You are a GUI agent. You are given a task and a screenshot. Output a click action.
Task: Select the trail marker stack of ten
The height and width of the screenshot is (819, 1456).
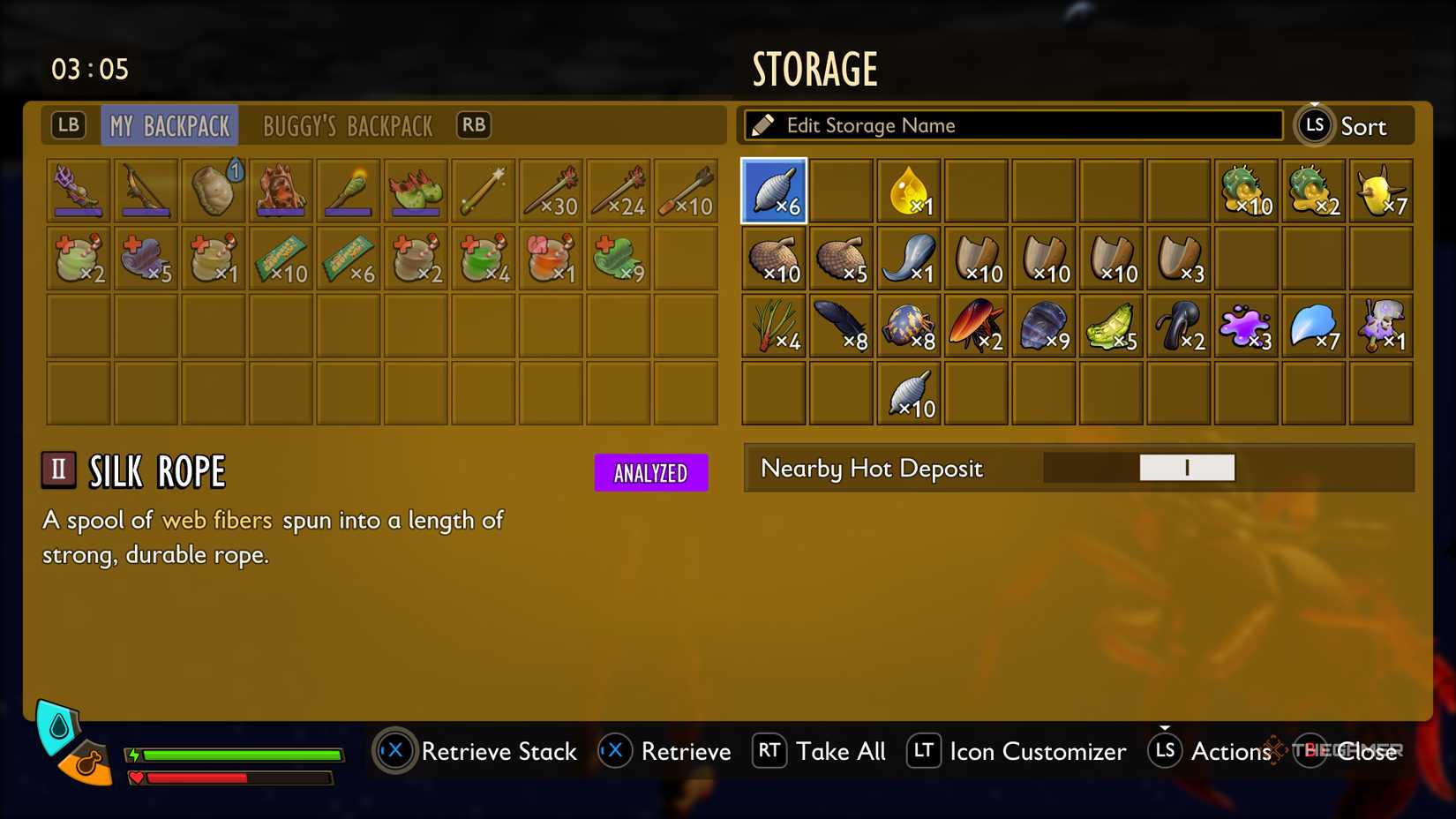(281, 259)
